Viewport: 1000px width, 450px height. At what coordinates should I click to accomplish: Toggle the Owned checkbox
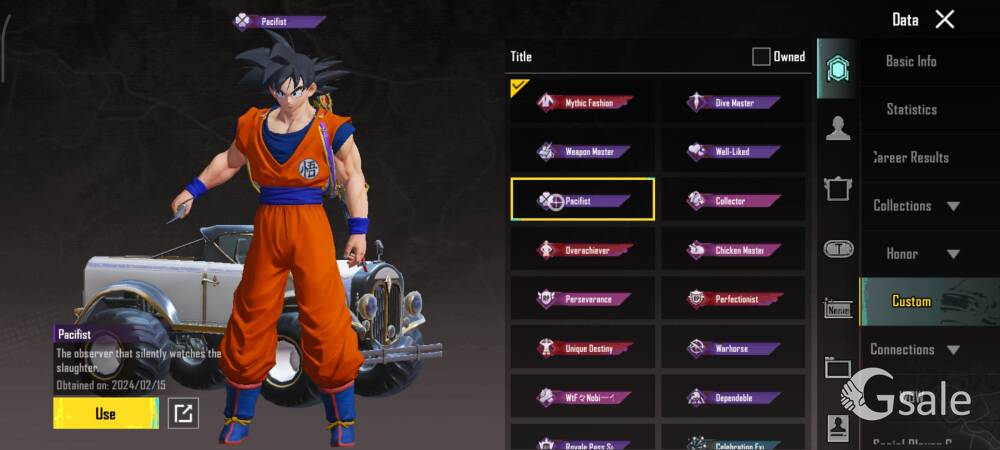(x=761, y=57)
